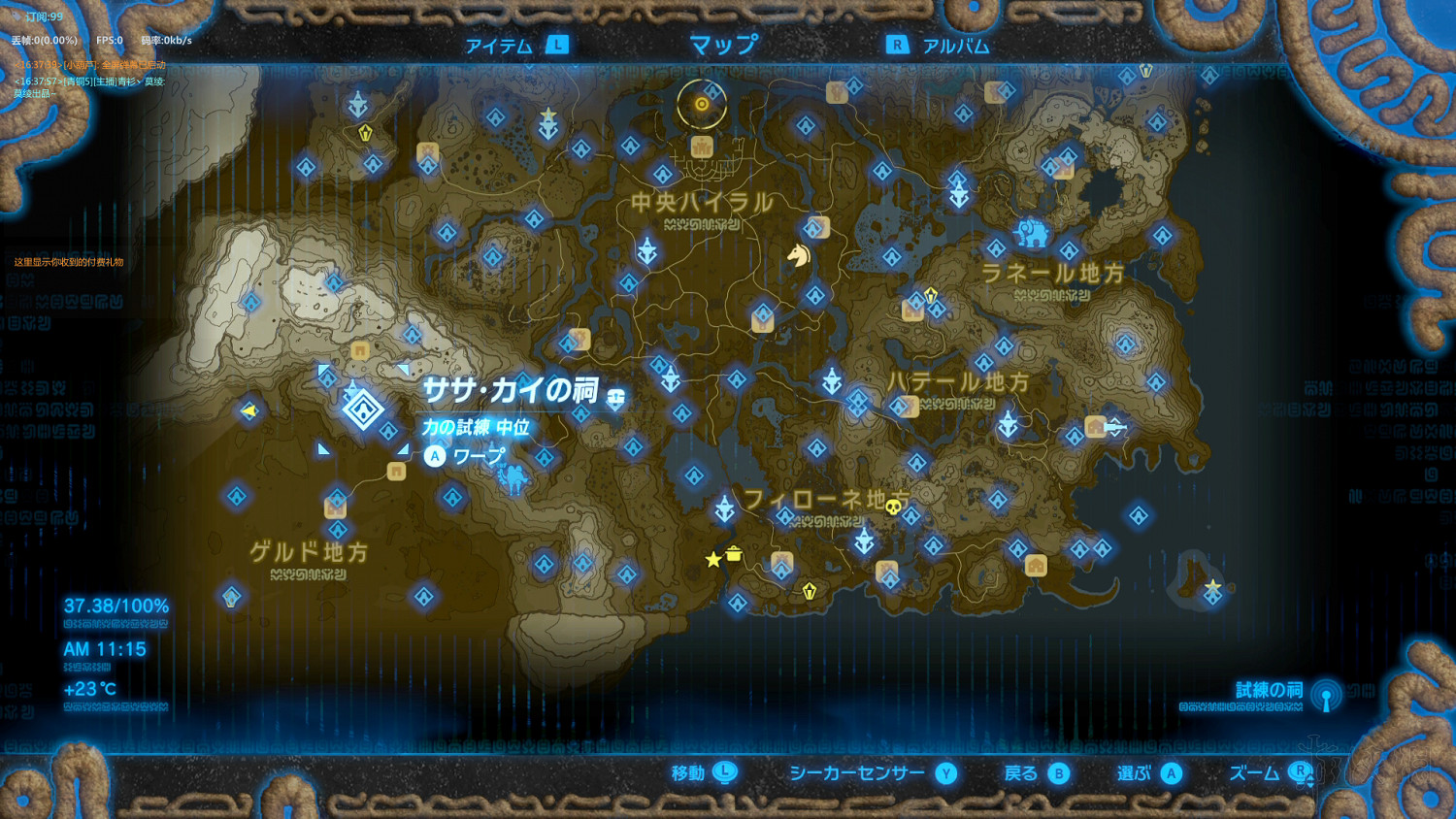Open the アイテム tab
Screen dimensions: 1456x819
pyautogui.click(x=499, y=44)
